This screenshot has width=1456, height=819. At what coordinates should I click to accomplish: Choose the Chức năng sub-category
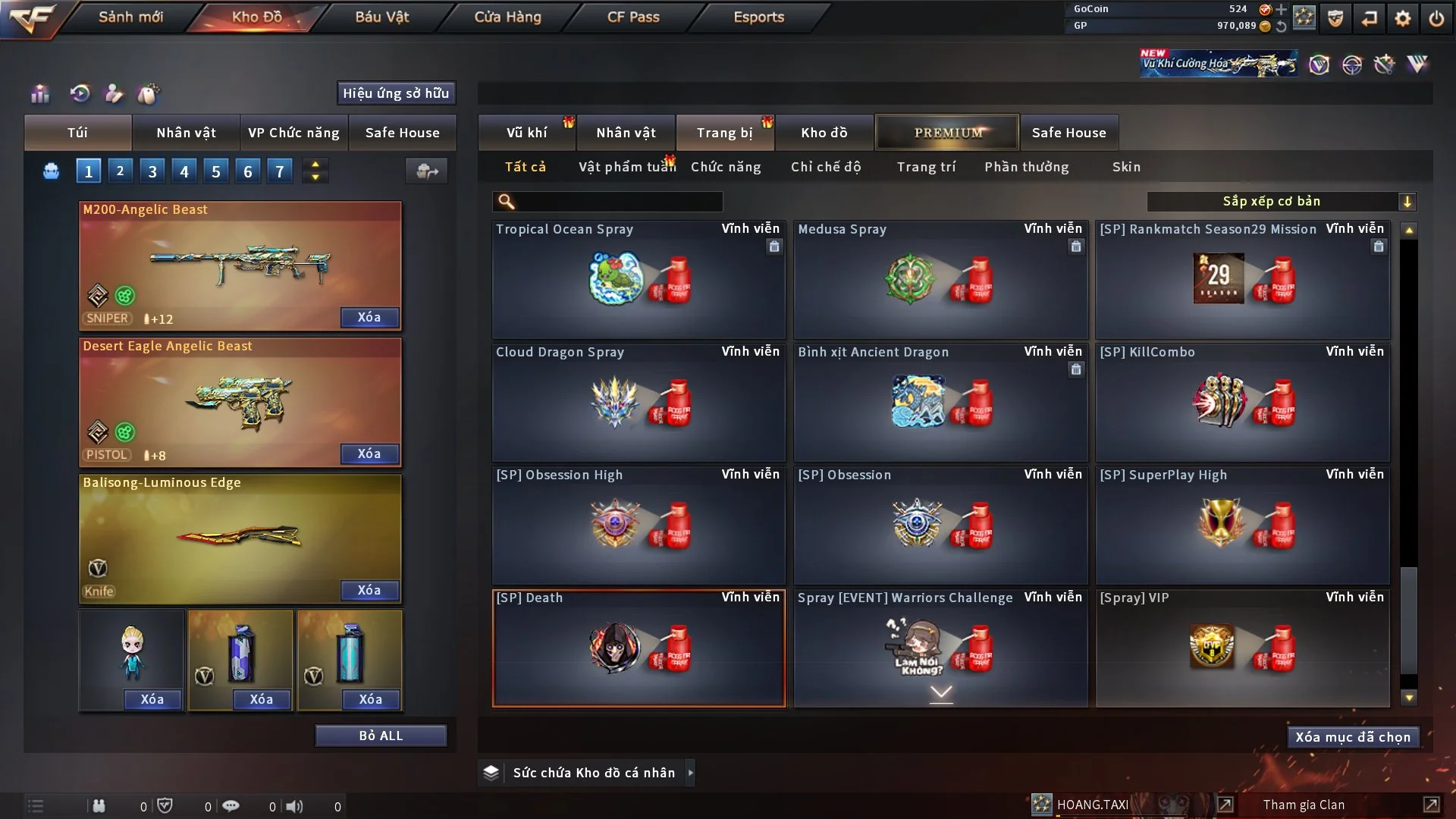click(x=726, y=167)
